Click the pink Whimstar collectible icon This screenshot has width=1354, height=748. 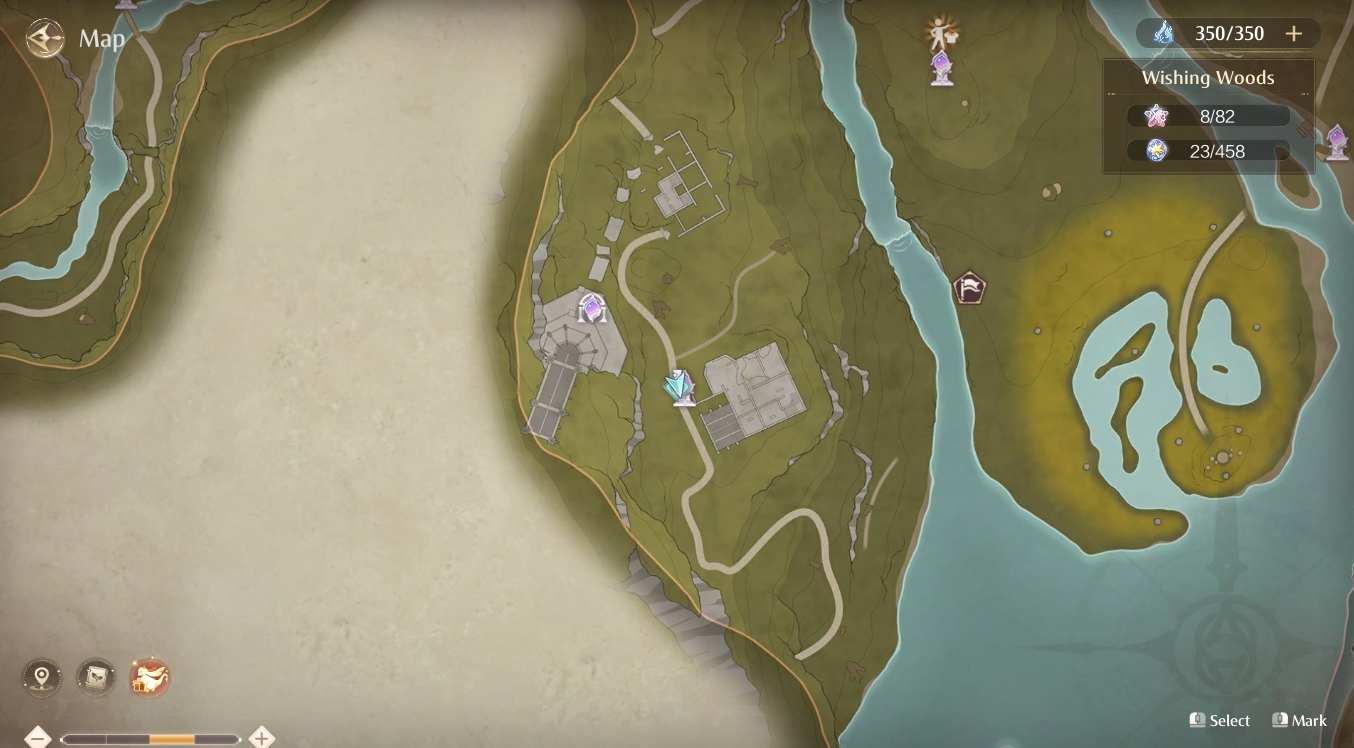point(1155,115)
